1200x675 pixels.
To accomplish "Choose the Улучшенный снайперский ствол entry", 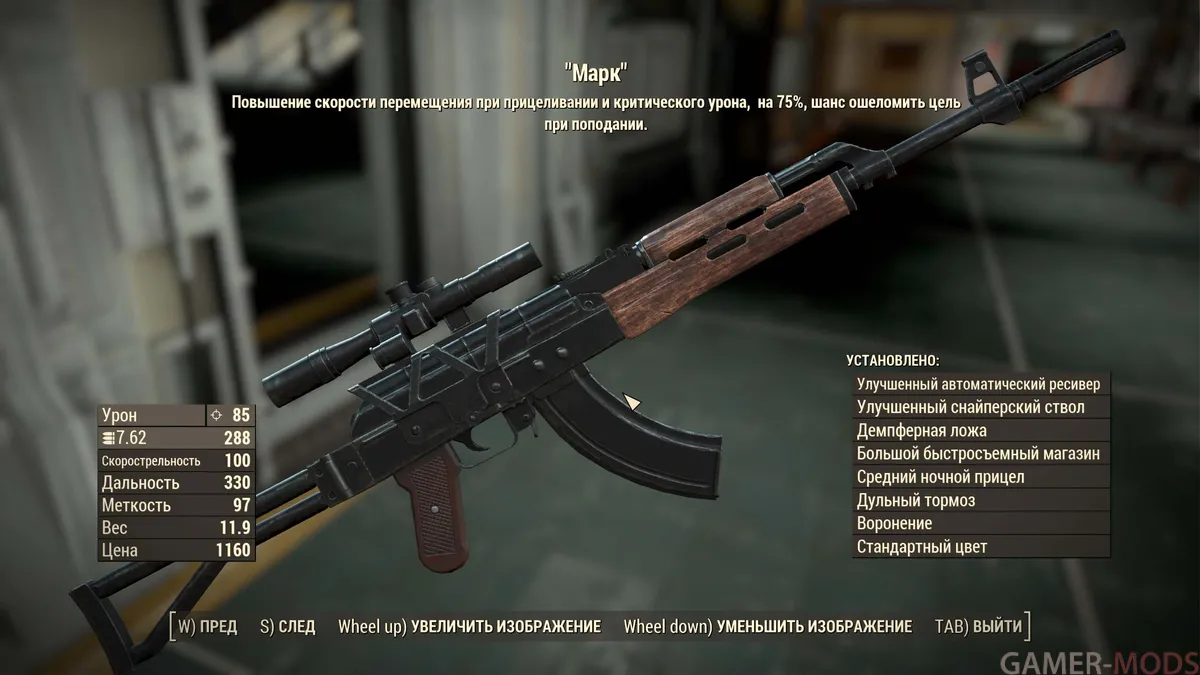I will tap(980, 407).
